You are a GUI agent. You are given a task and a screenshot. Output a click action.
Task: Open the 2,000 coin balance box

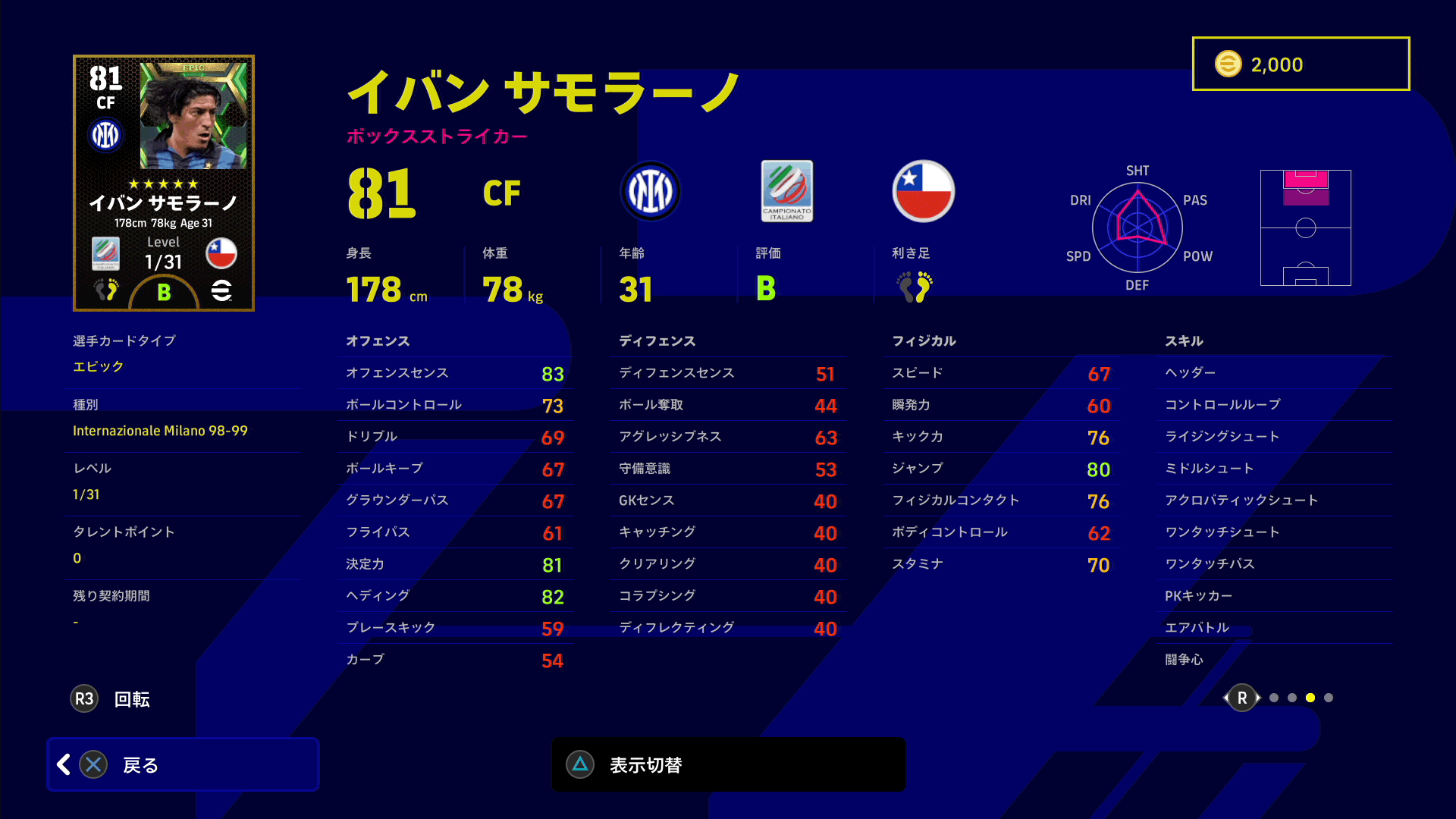[x=1301, y=64]
